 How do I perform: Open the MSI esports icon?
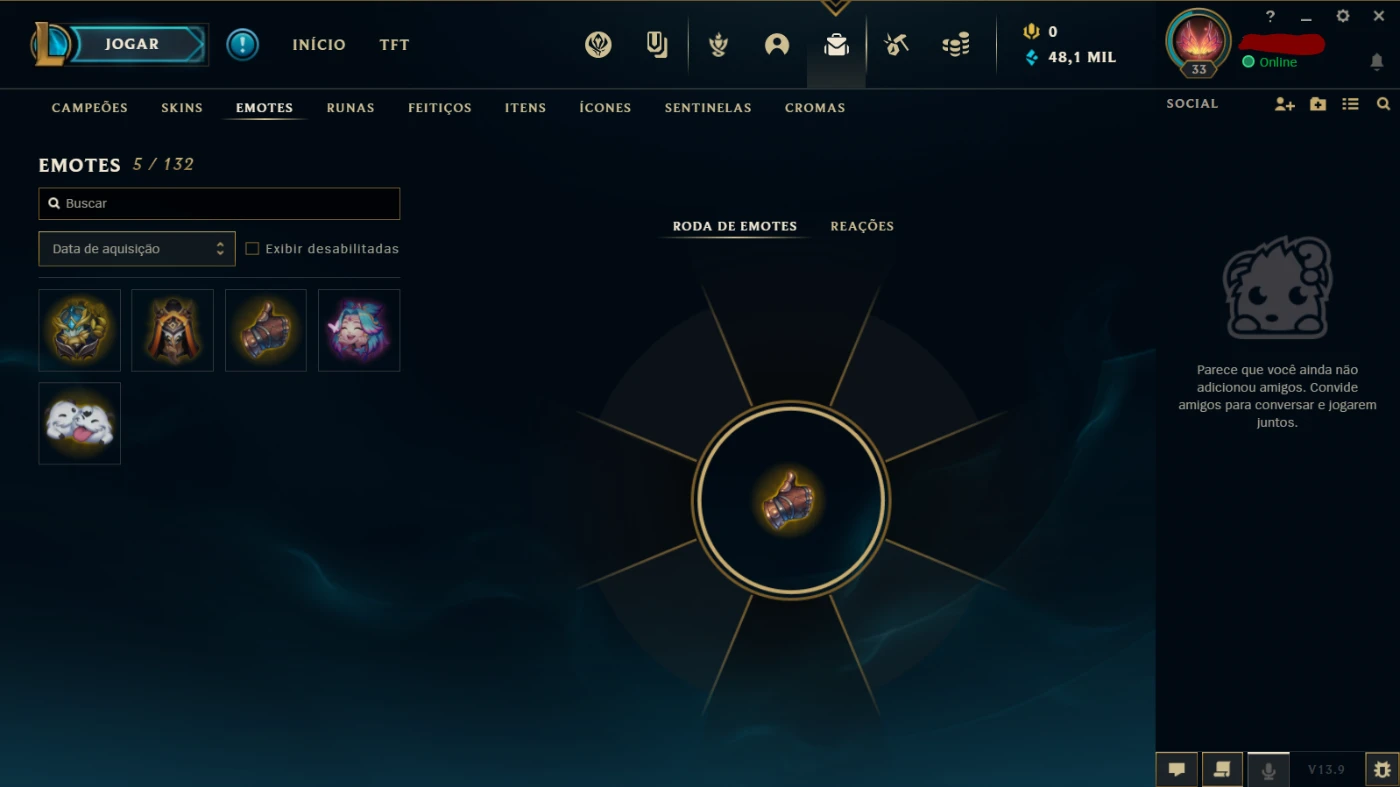[x=598, y=44]
